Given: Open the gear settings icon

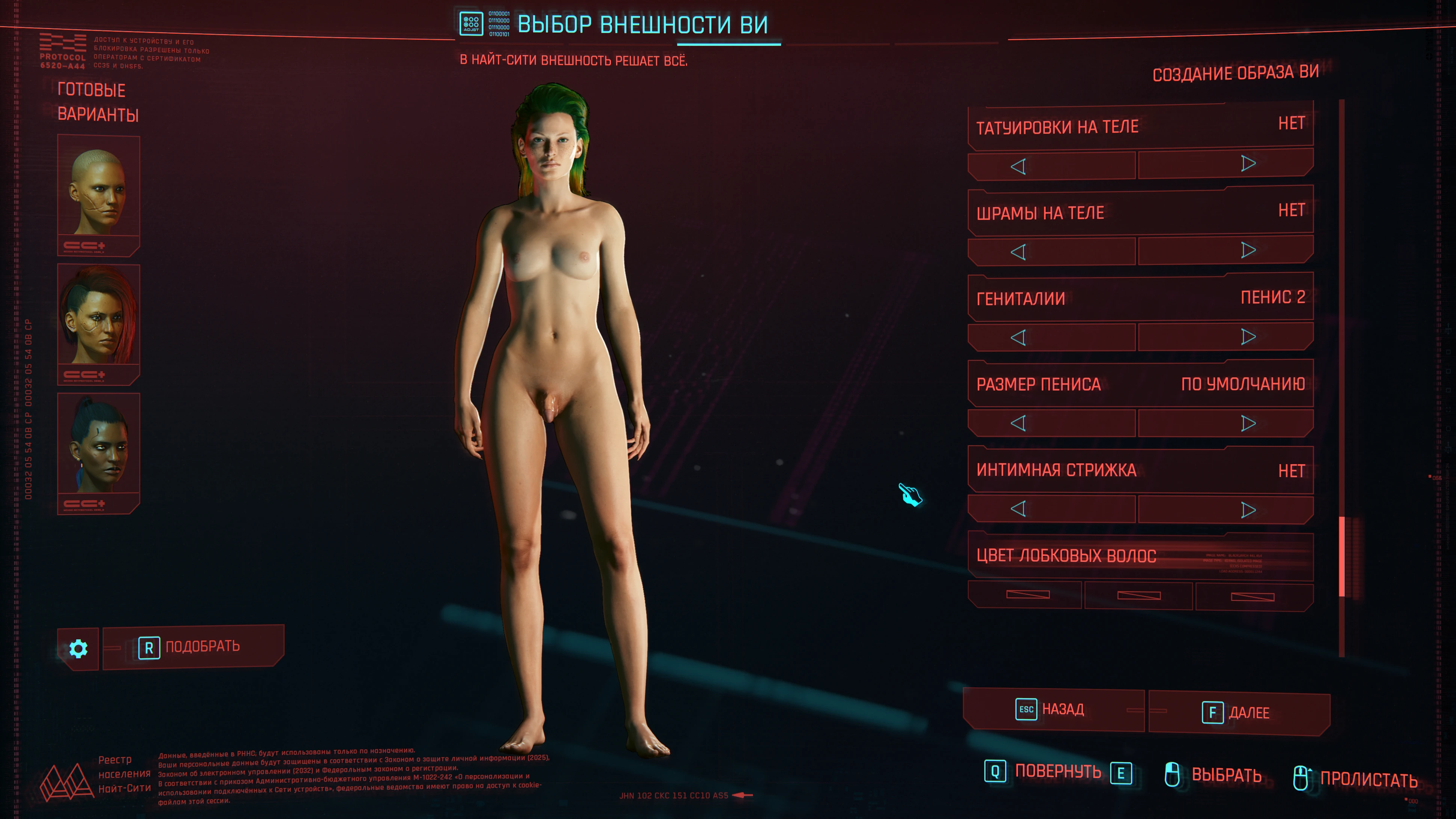Looking at the screenshot, I should pyautogui.click(x=78, y=649).
